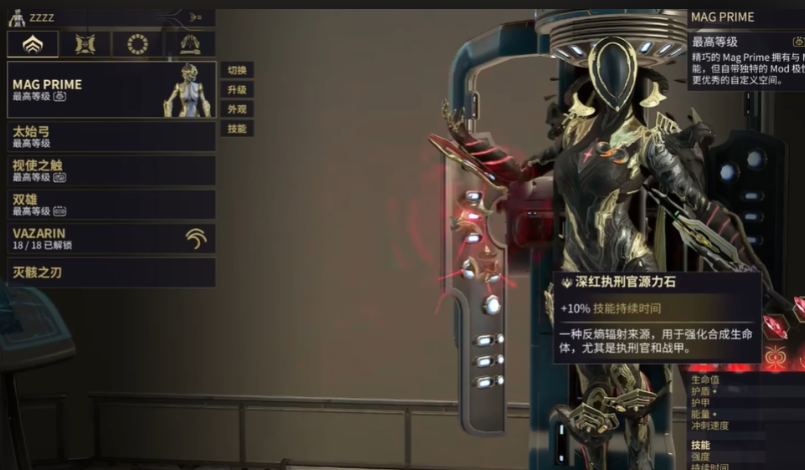Click the 切换 (switch) button
Screen dimensions: 805x470
click(x=237, y=70)
